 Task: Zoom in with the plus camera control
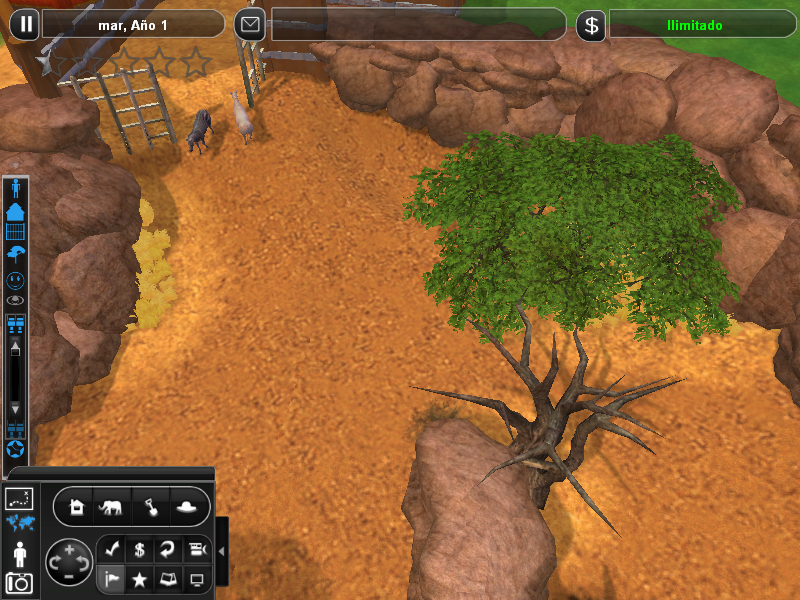(68, 549)
